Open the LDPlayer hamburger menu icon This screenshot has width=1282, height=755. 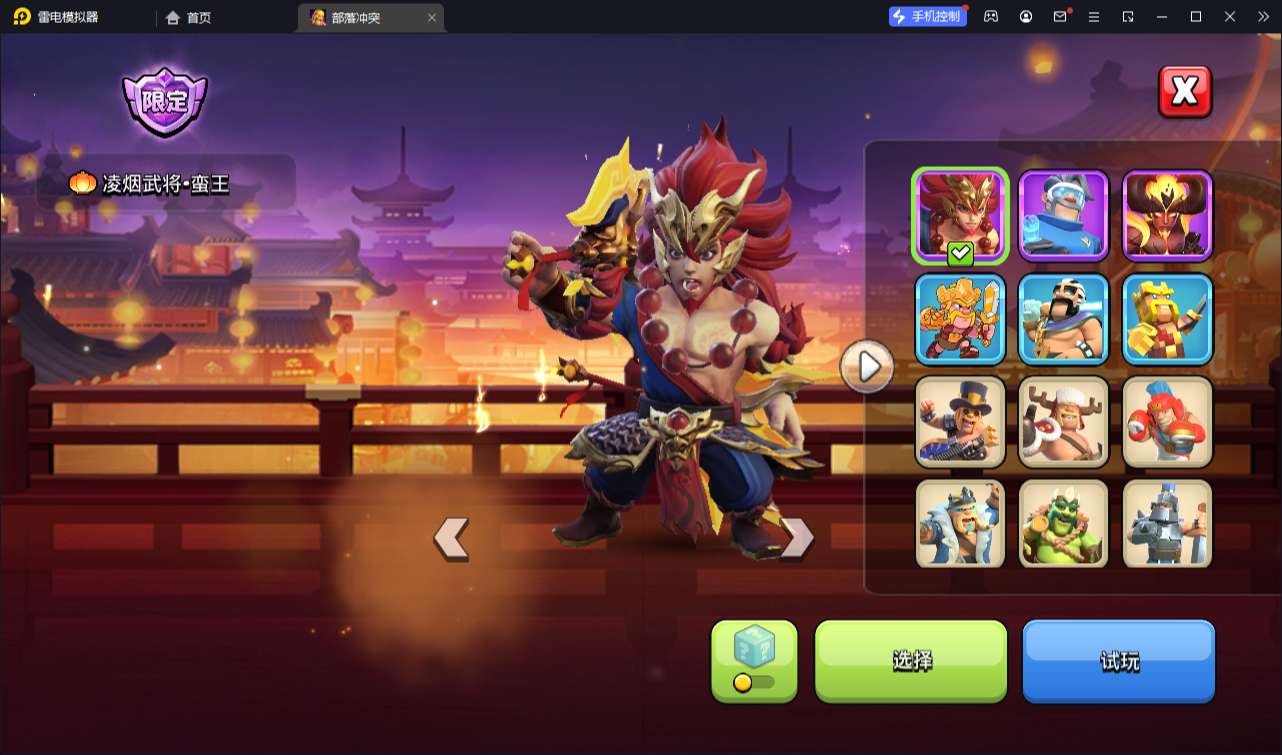[1096, 17]
